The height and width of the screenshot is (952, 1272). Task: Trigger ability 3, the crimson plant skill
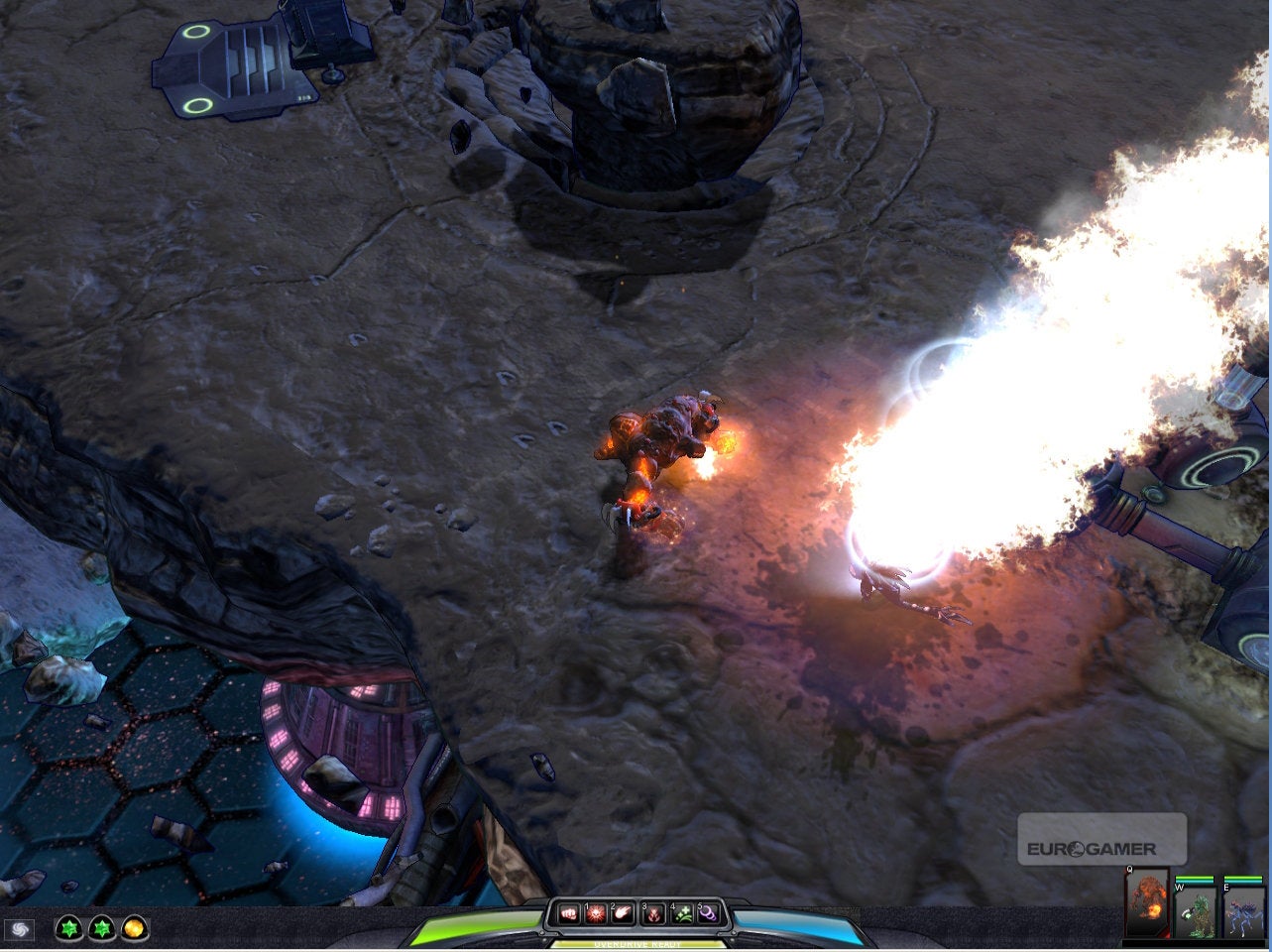[x=651, y=913]
